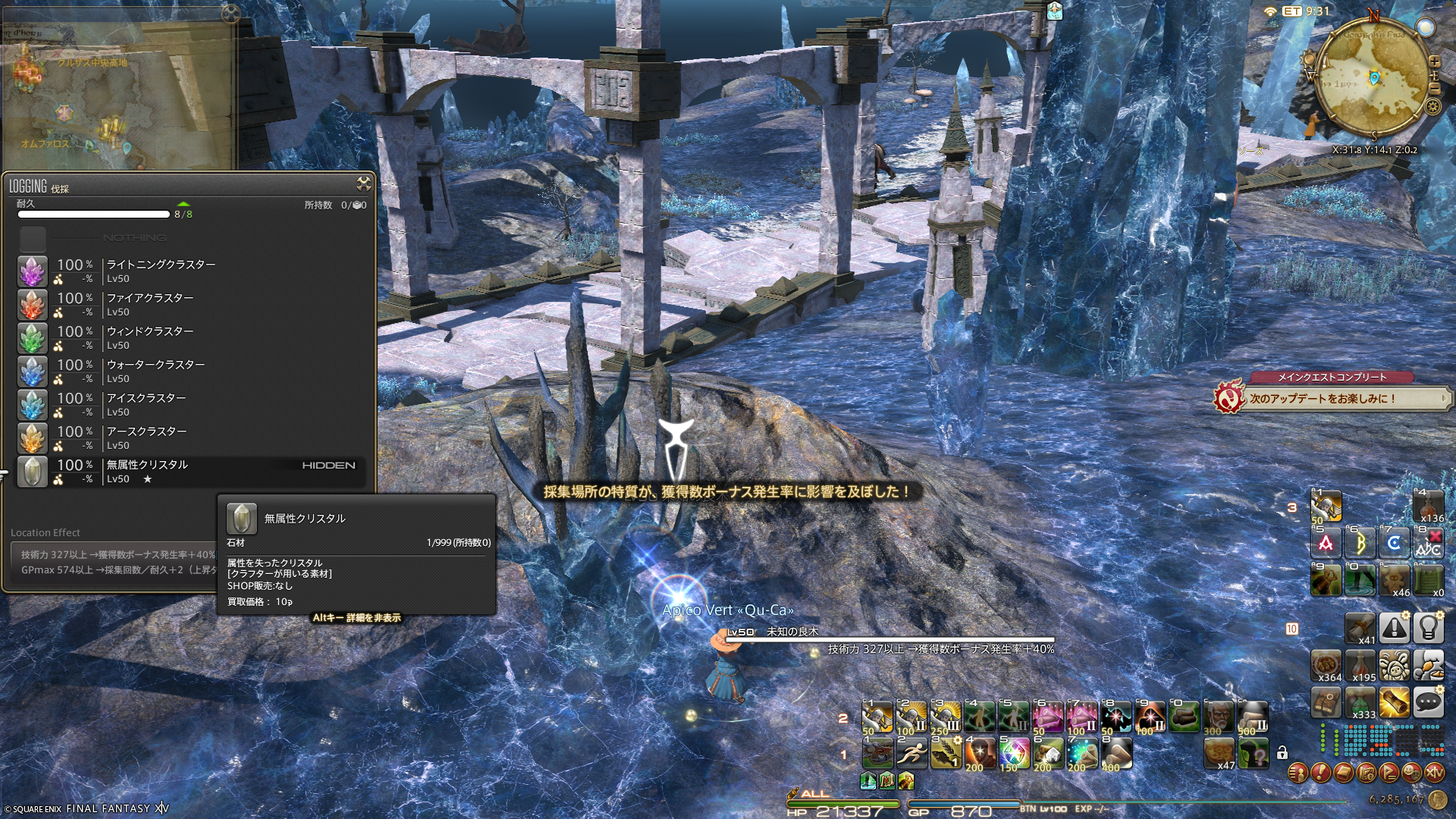This screenshot has height=819, width=1456.
Task: Click the blue C waymark icon
Action: pyautogui.click(x=1394, y=543)
